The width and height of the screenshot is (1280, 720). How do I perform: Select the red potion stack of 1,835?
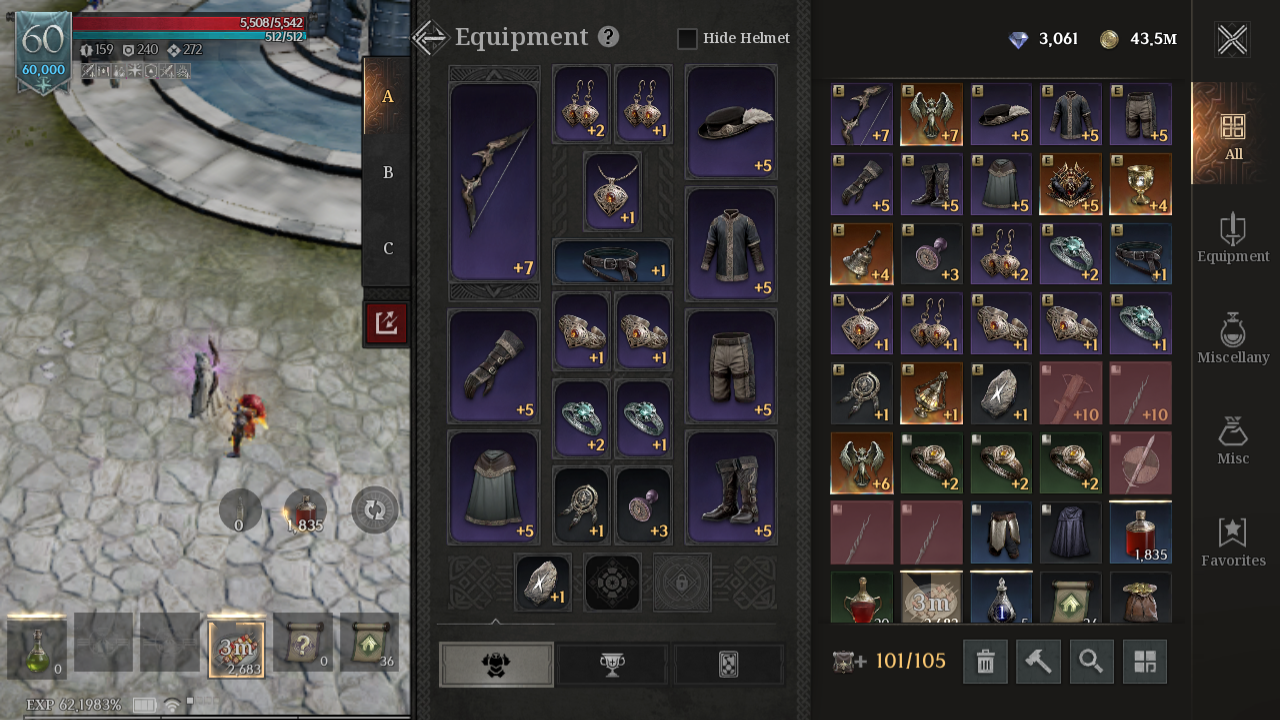click(1140, 533)
